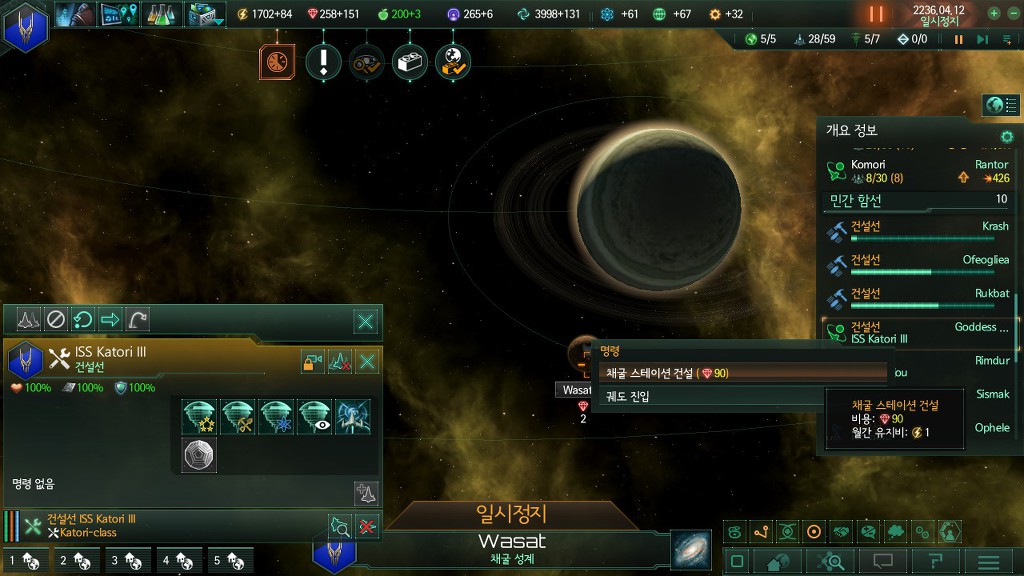
Task: Decrease game speed with the minus button
Action: (x=1014, y=14)
